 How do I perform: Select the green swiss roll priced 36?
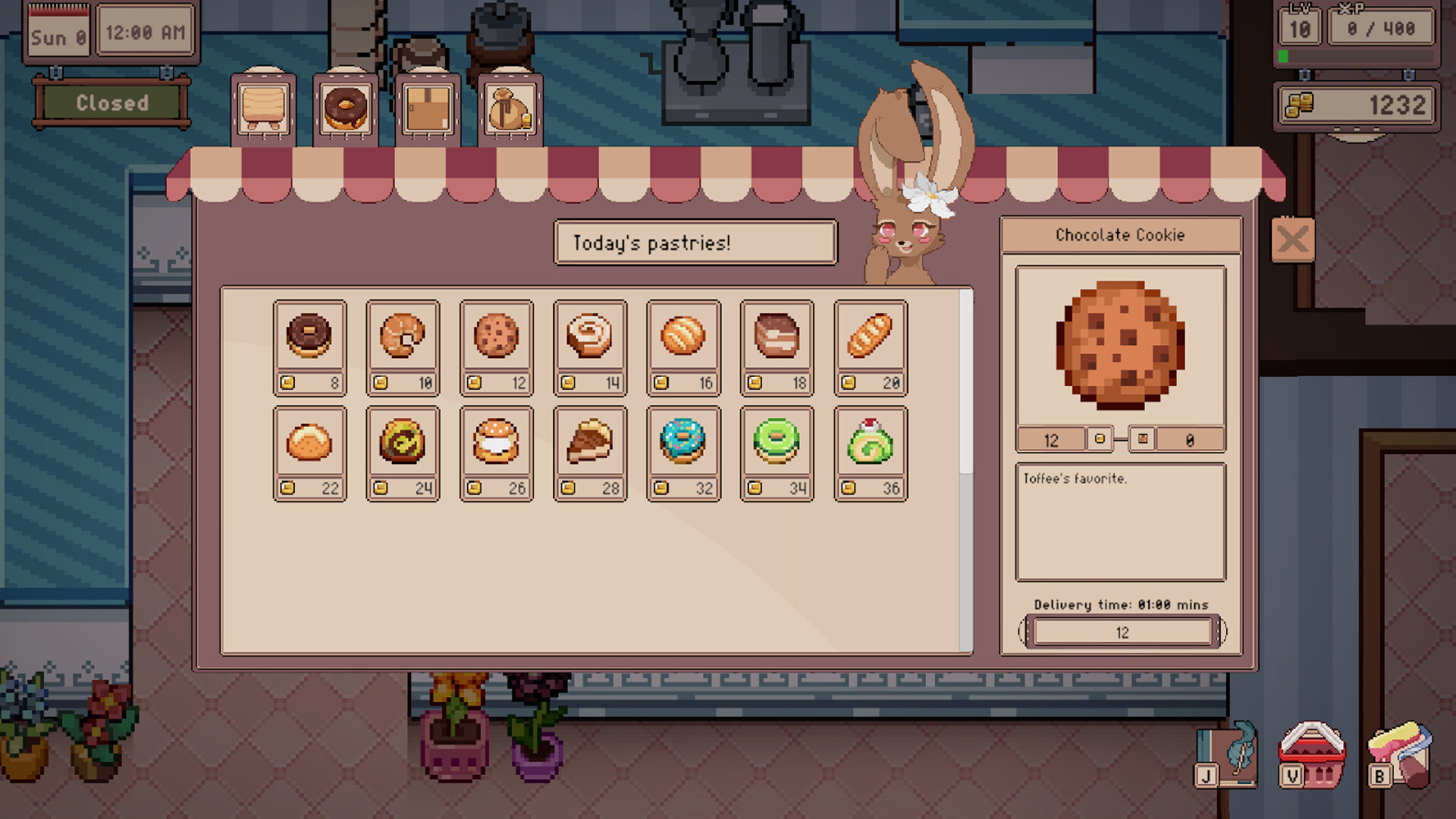point(870,444)
